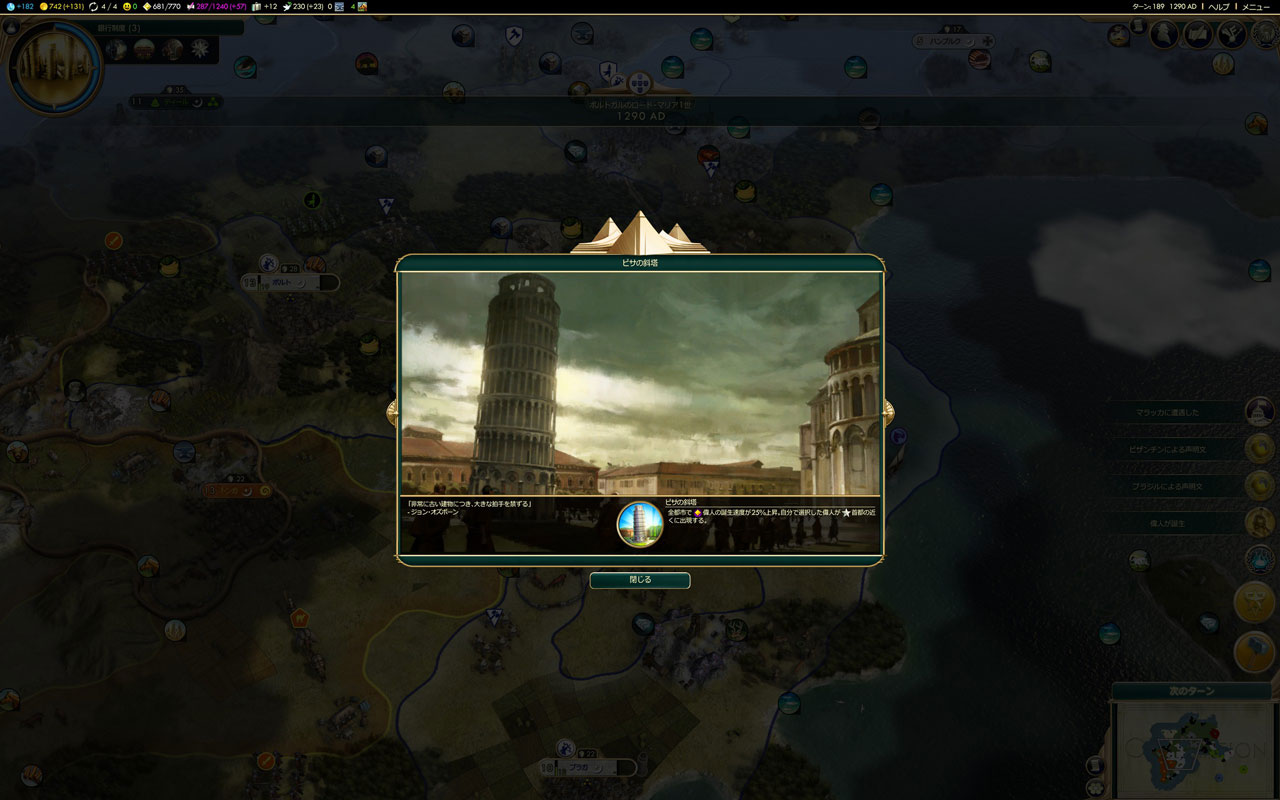Click the Next Turn (次のターン) button
This screenshot has width=1280, height=800.
tap(1191, 691)
